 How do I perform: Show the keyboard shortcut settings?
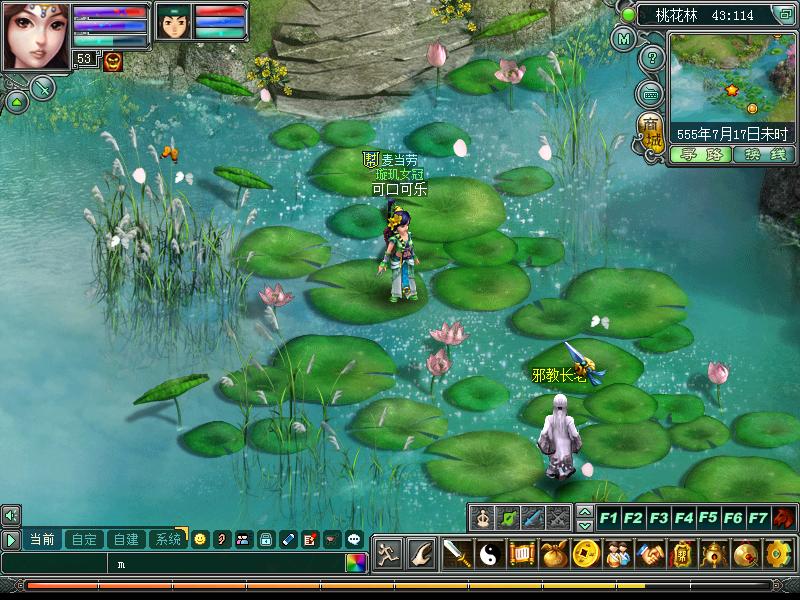pyautogui.click(x=651, y=94)
